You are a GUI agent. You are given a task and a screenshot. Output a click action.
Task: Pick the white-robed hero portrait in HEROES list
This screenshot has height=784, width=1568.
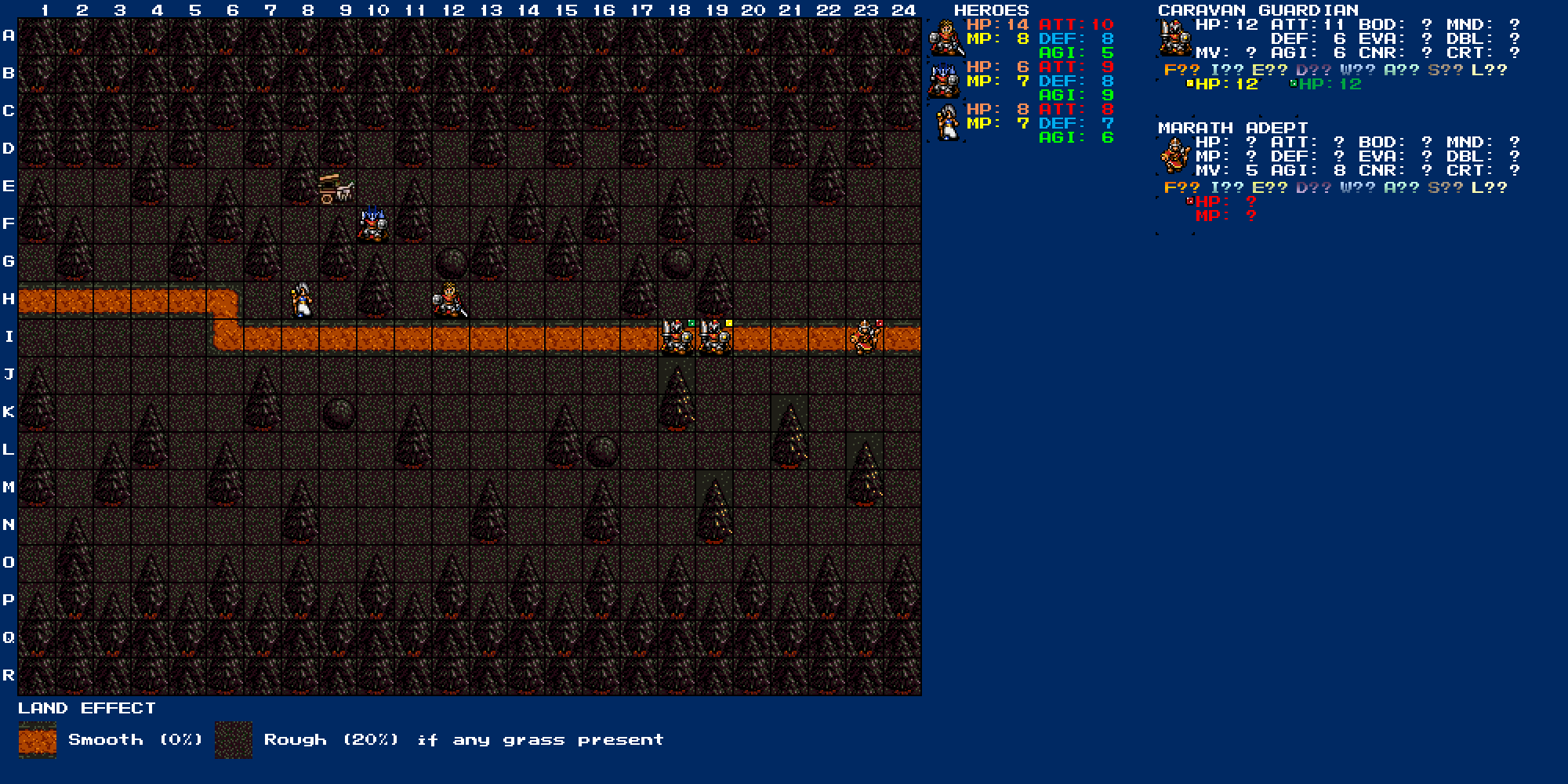(947, 123)
